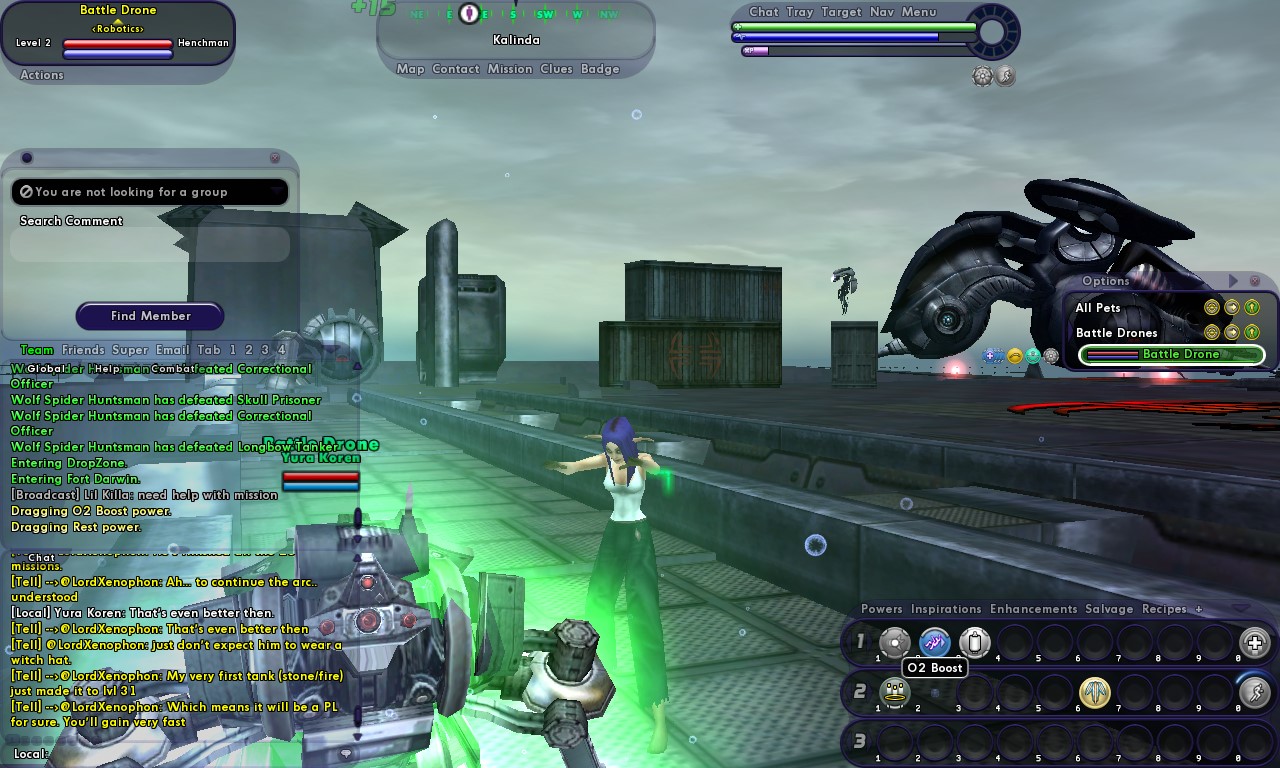
Task: Open the Map from navigation bar
Action: pos(410,69)
